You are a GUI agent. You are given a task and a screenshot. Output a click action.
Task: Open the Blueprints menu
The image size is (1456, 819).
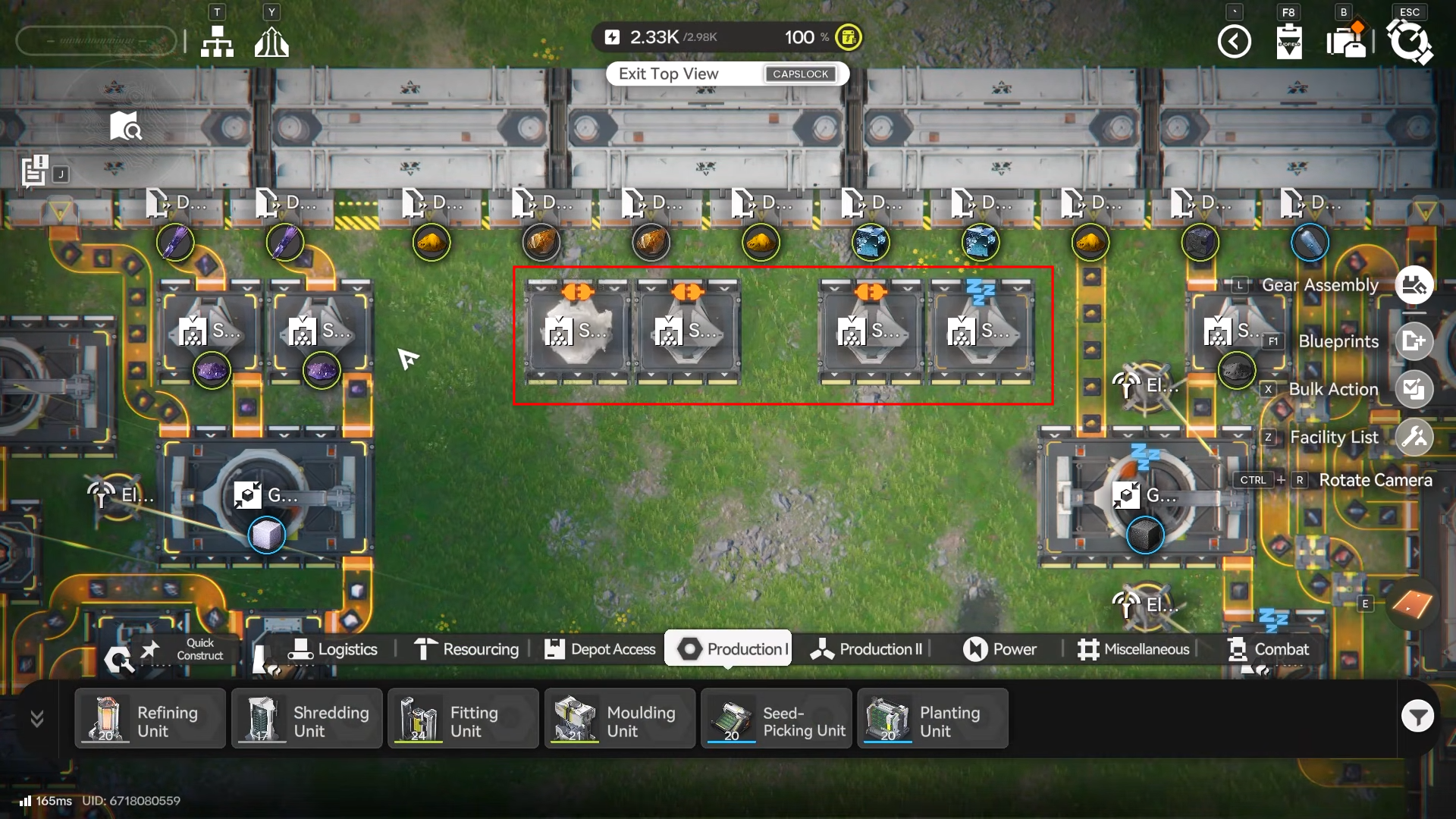pyautogui.click(x=1414, y=341)
